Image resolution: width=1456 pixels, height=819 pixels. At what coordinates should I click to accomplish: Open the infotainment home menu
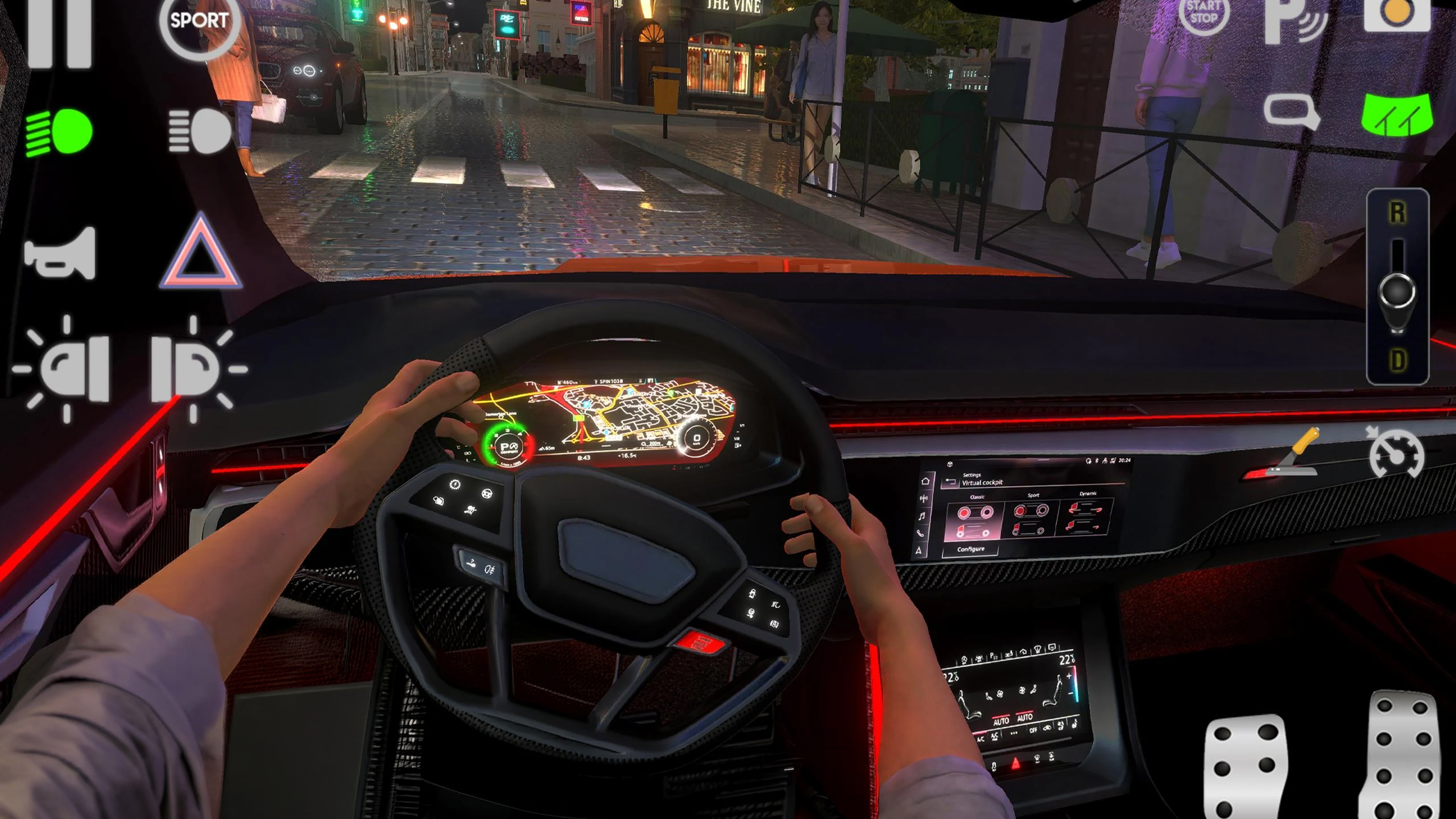point(926,481)
